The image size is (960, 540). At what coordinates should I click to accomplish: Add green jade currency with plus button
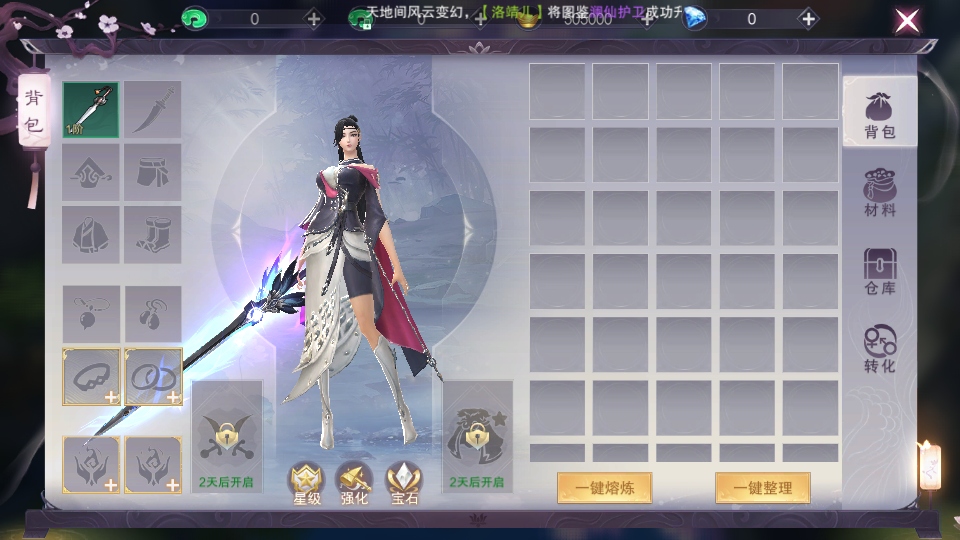click(314, 19)
